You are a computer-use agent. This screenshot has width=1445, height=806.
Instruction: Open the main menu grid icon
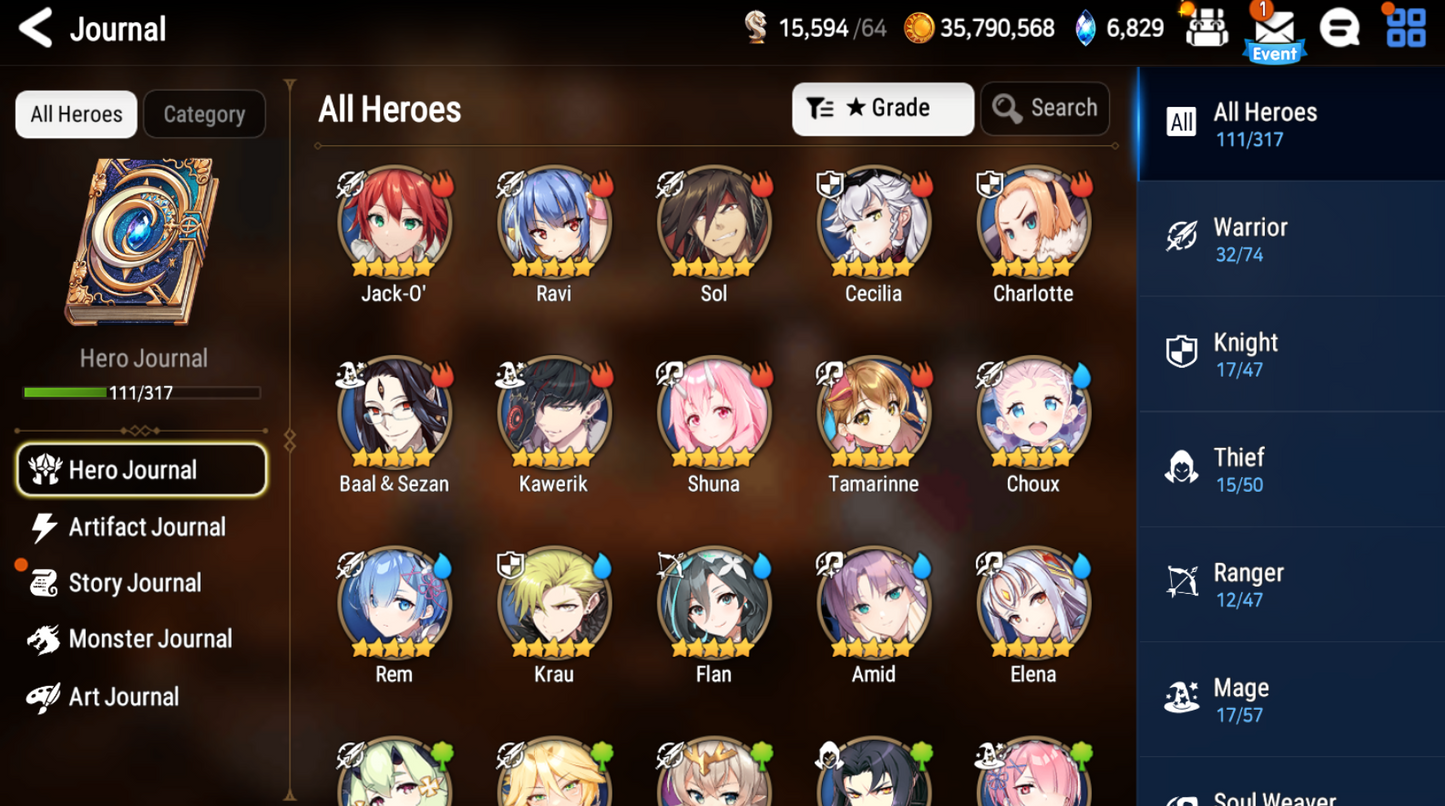tap(1404, 28)
